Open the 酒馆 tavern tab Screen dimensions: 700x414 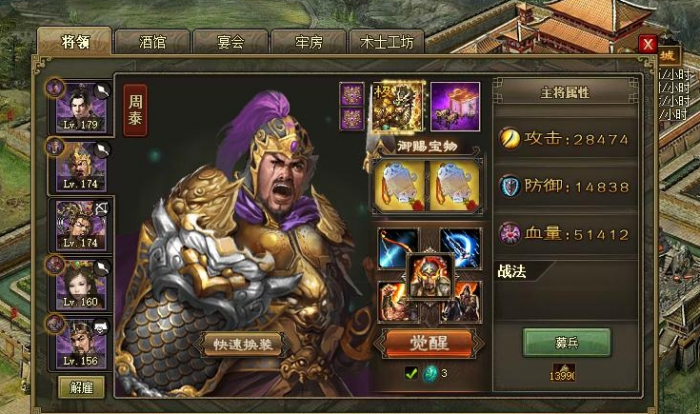[x=152, y=42]
